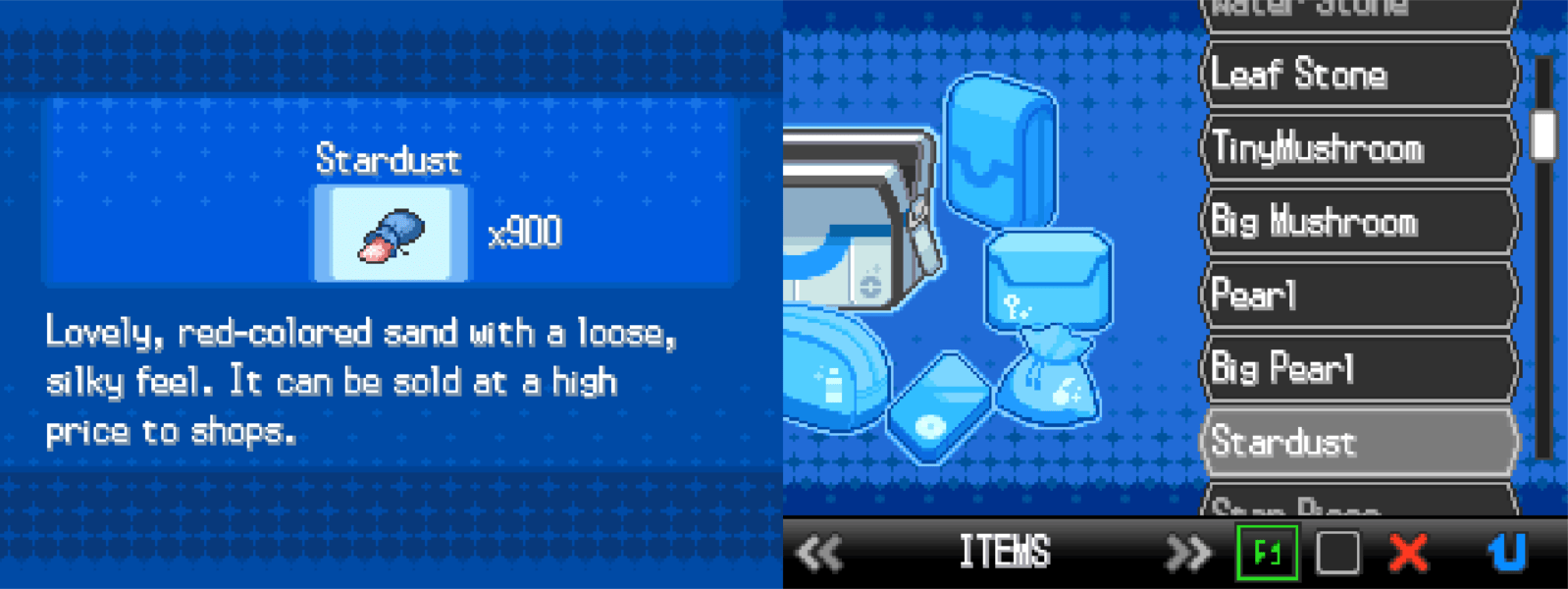Viewport: 1568px width, 589px height.
Task: Open the tied berry pouch pocket
Action: pos(1049,378)
